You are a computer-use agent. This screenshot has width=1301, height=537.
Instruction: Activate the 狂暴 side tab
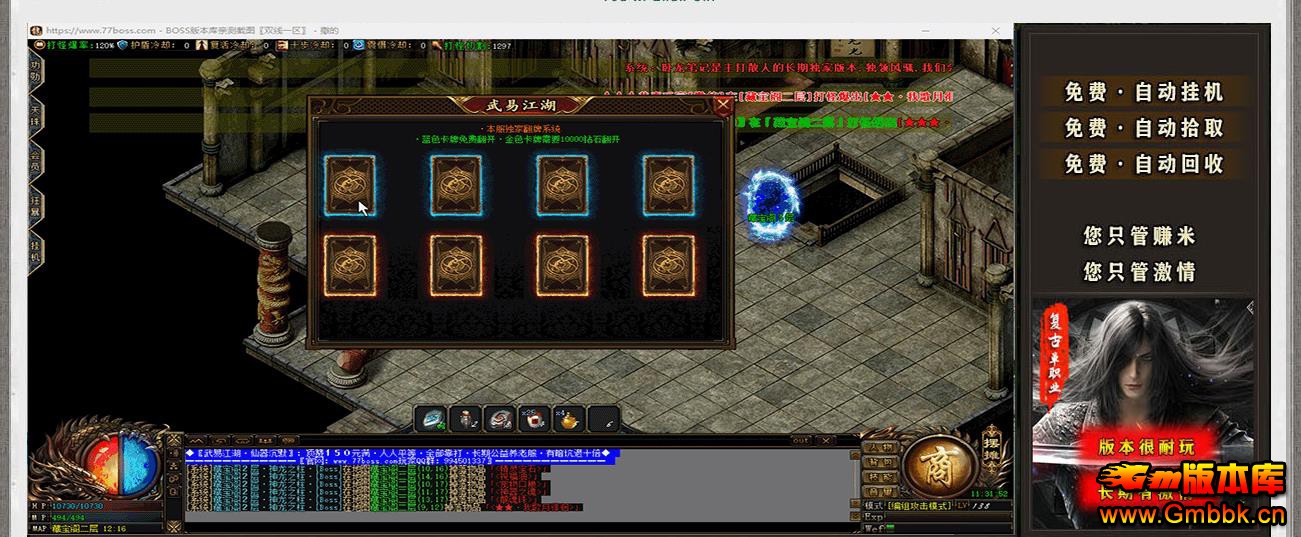(36, 204)
